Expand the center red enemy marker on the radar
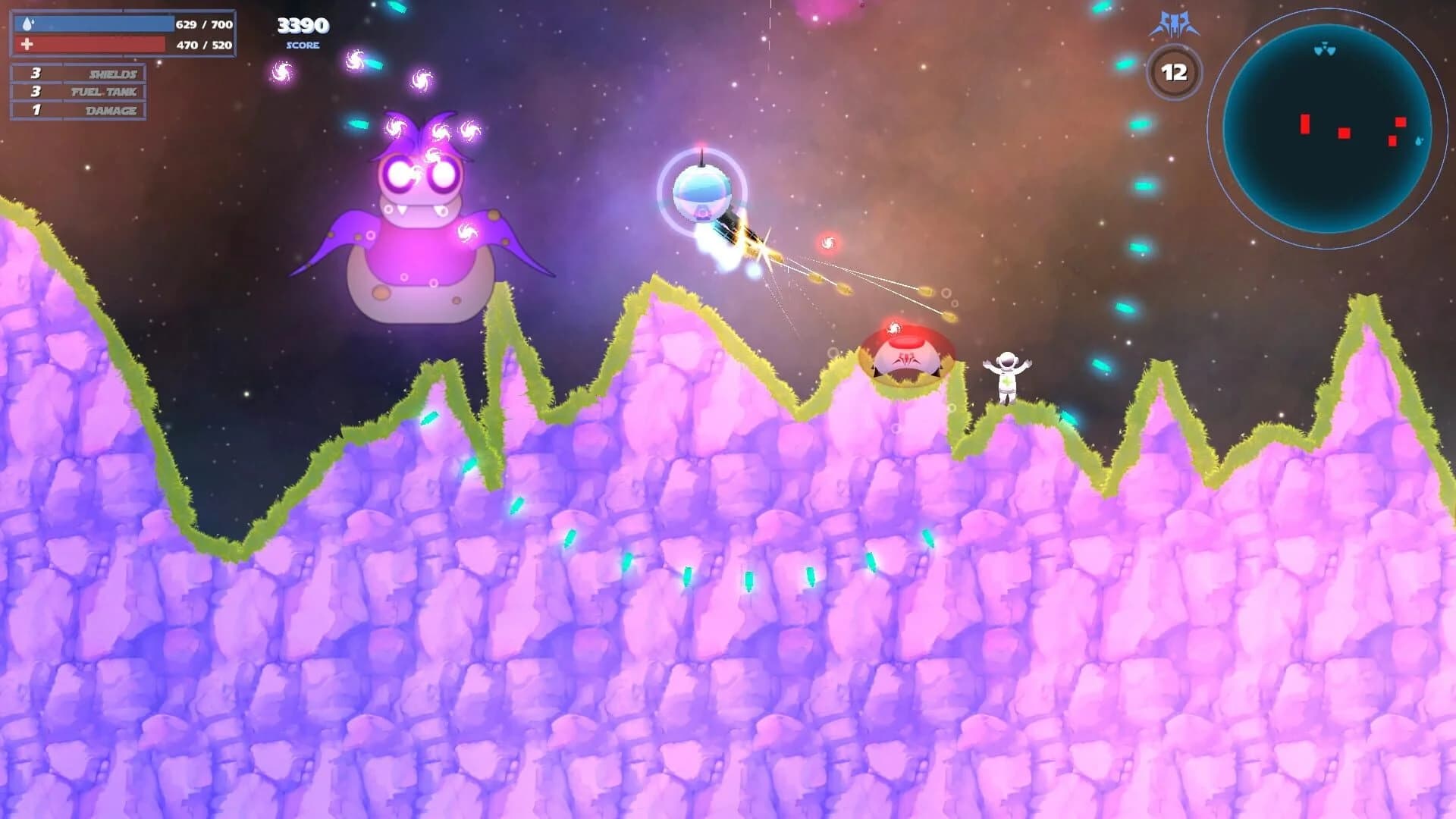 point(1344,133)
